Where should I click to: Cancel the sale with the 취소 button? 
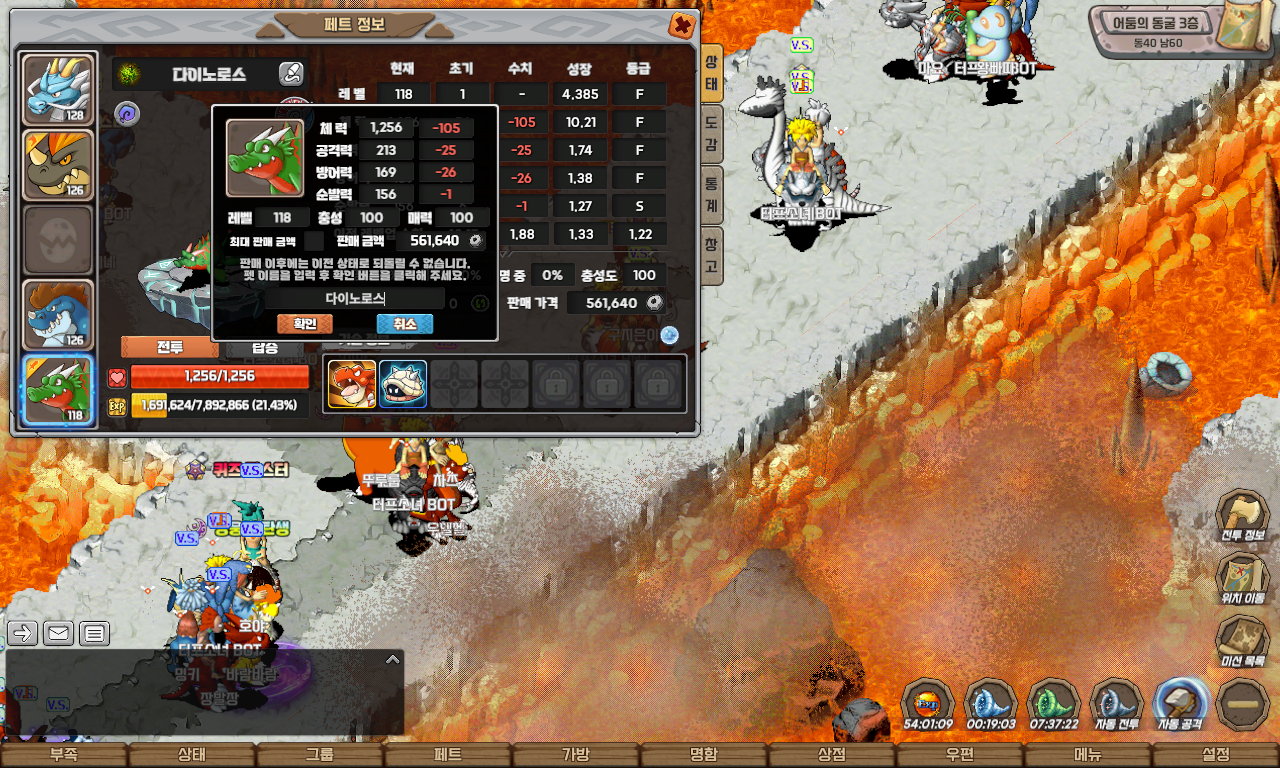[x=404, y=324]
